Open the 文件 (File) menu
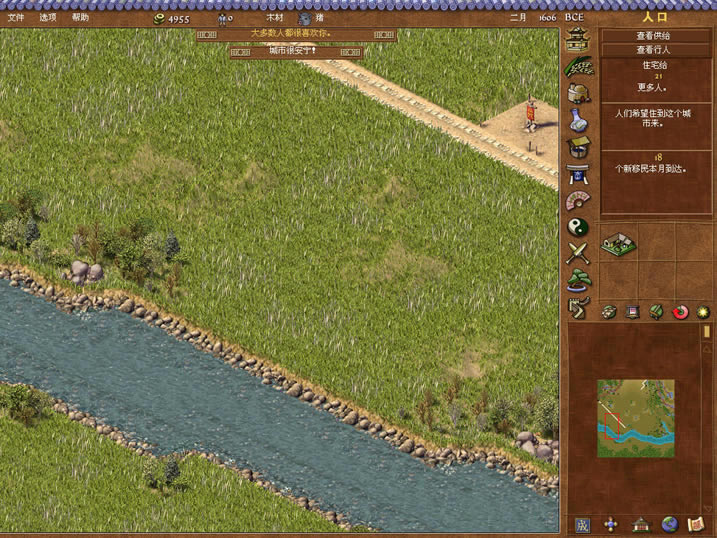 tap(16, 17)
